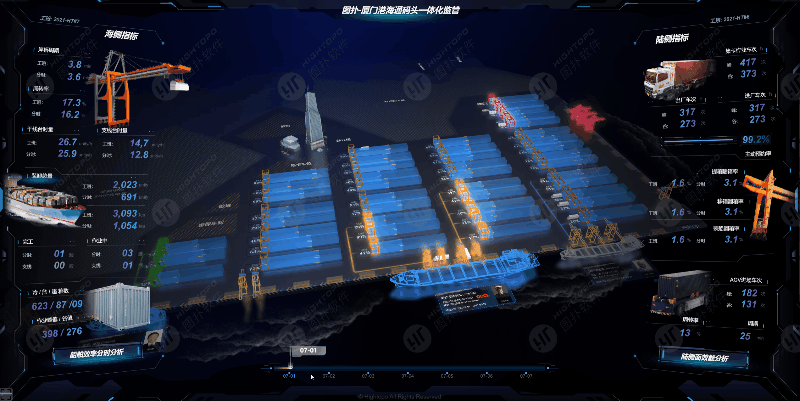Click the 07-01 timeline slider handle

290,367
